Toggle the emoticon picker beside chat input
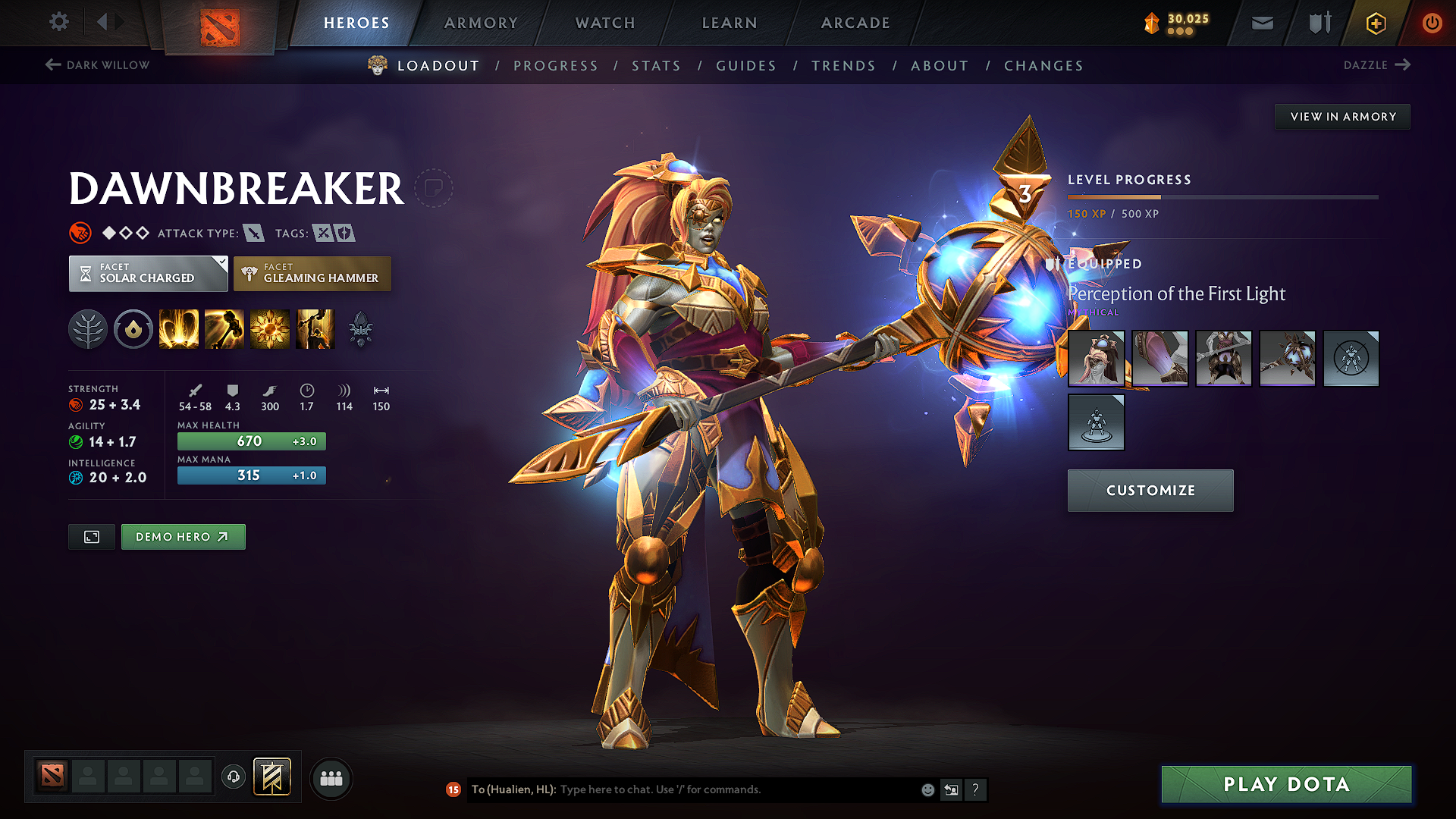Viewport: 1456px width, 819px height. (x=927, y=789)
